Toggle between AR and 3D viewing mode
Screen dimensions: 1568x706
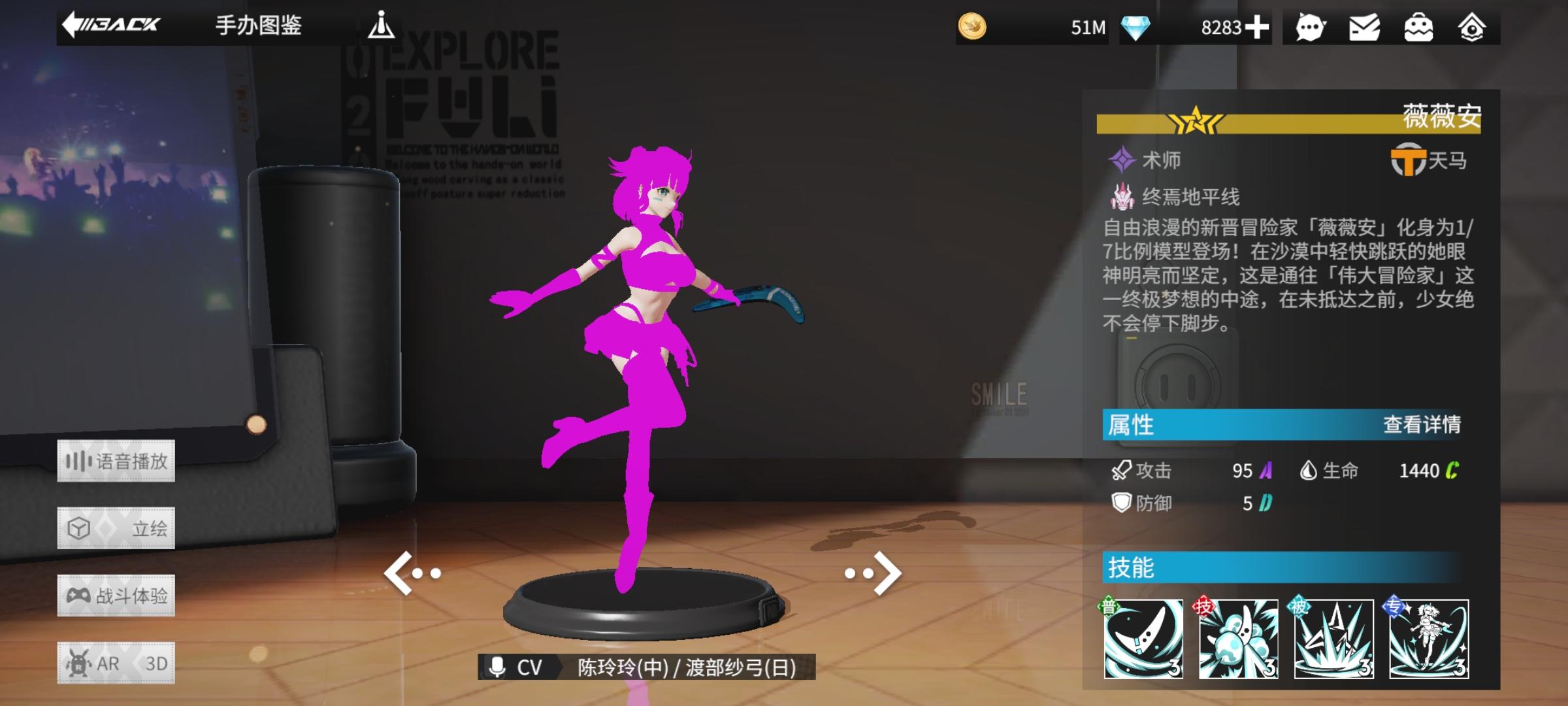[116, 663]
